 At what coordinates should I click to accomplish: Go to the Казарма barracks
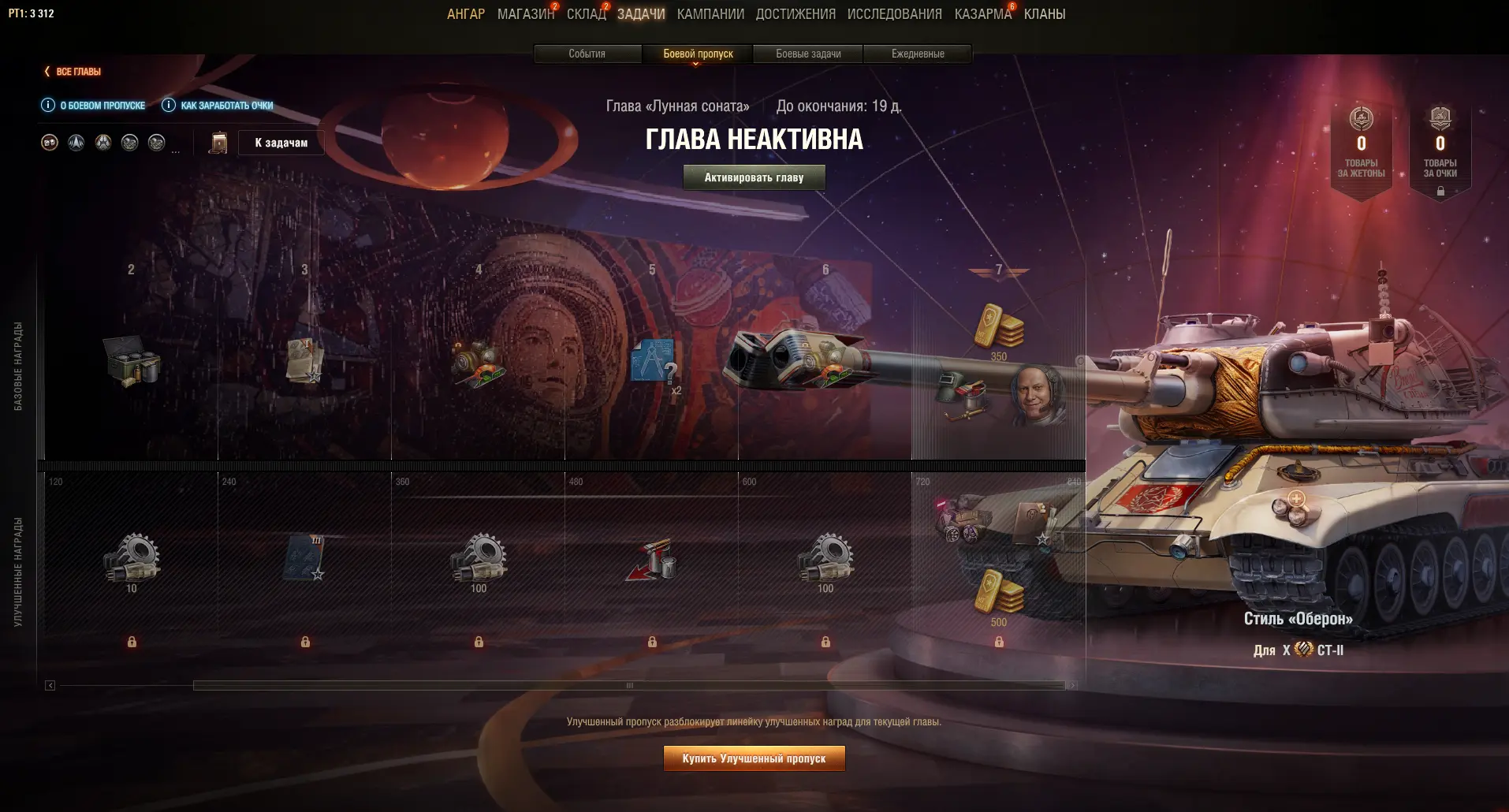click(982, 14)
